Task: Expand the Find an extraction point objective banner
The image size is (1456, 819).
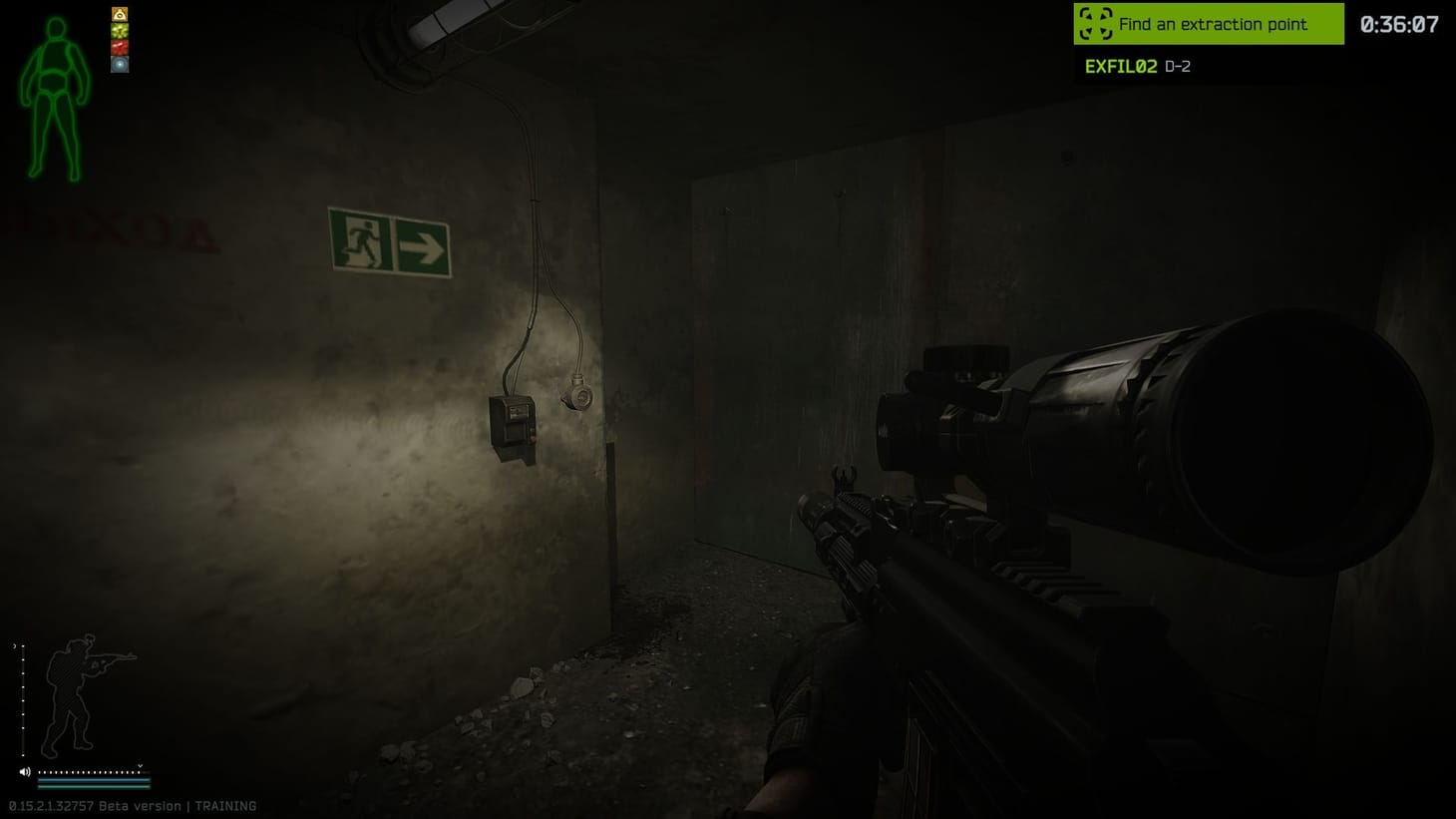Action: point(1208,23)
